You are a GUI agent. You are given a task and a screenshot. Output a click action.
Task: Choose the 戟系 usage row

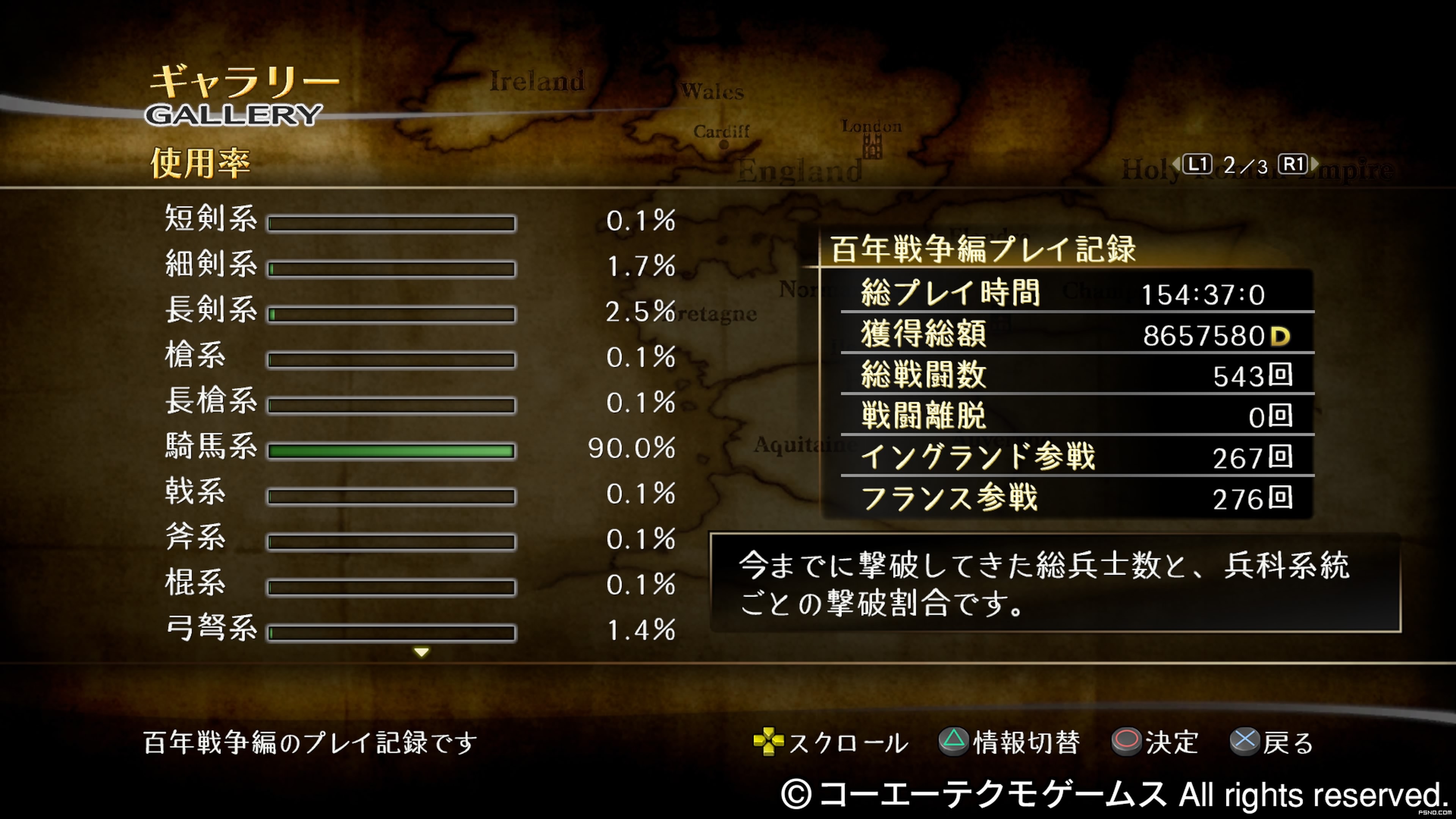[x=419, y=494]
